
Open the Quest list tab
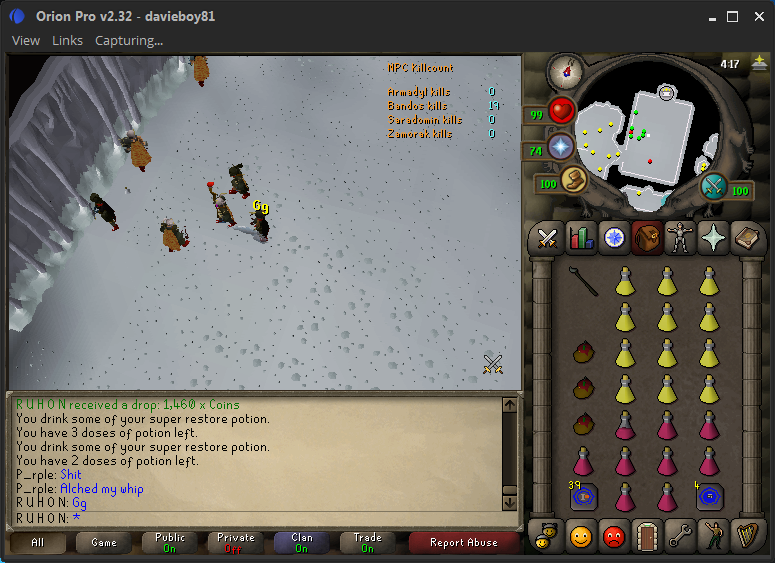coord(613,237)
